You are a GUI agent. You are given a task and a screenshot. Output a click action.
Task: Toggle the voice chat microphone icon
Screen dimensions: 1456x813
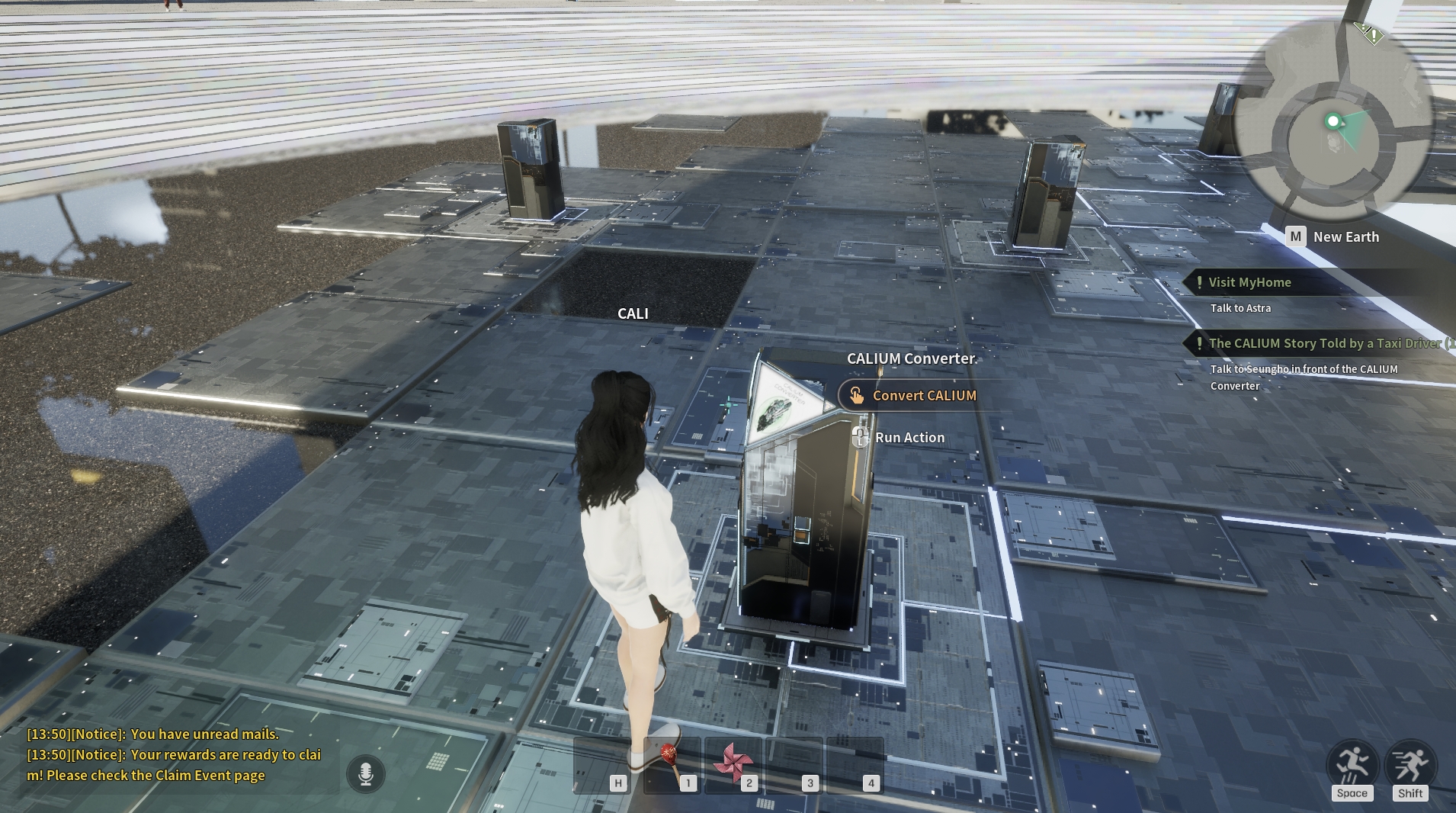pyautogui.click(x=366, y=773)
